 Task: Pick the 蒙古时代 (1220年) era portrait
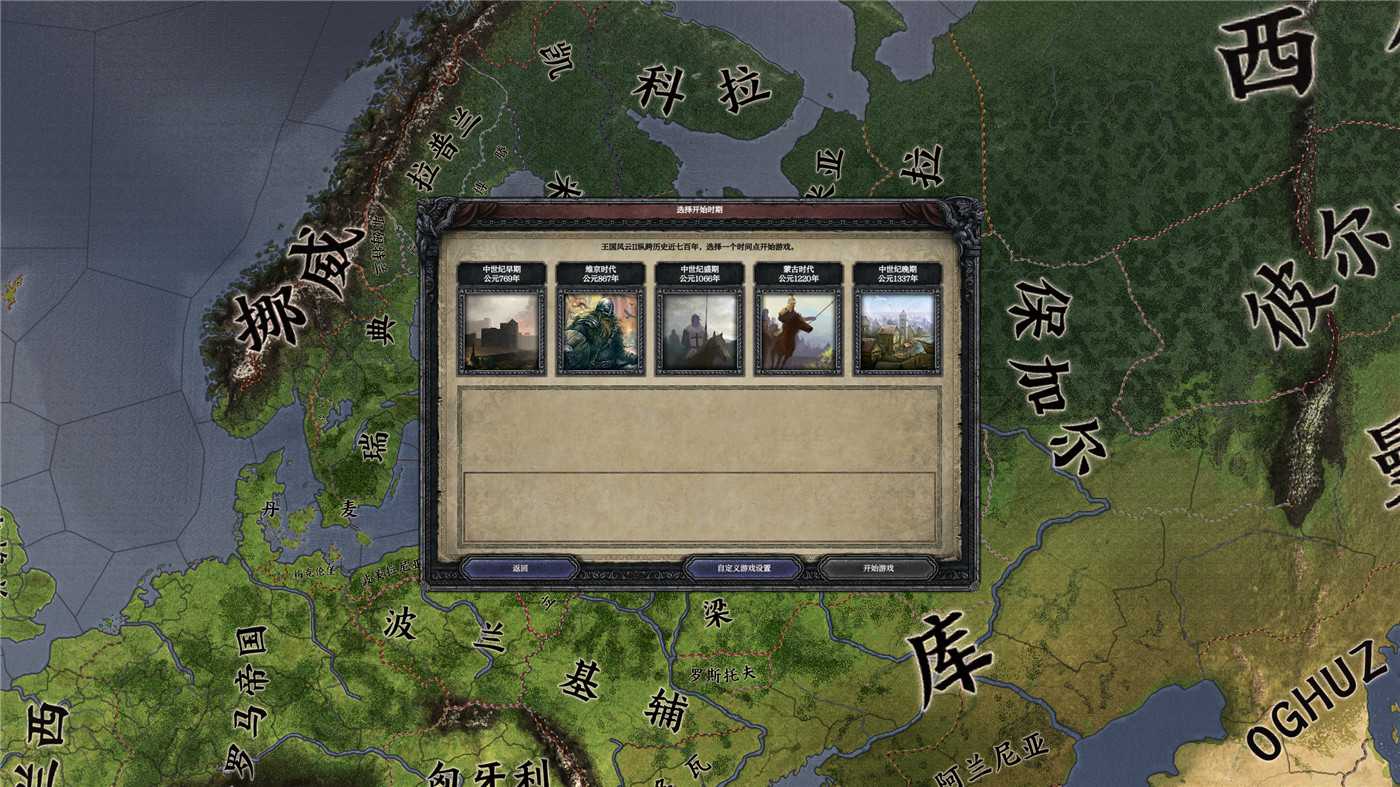[x=799, y=331]
